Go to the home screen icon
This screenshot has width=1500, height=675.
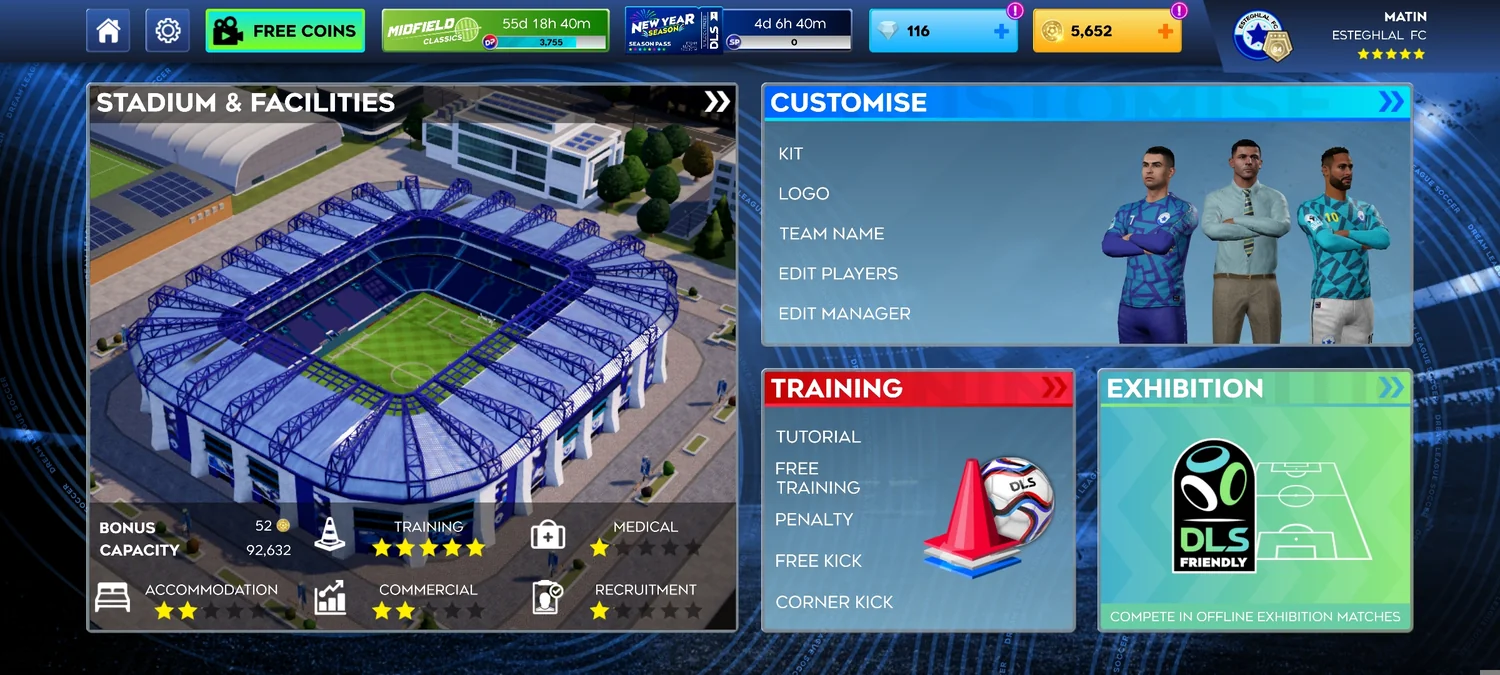(108, 31)
